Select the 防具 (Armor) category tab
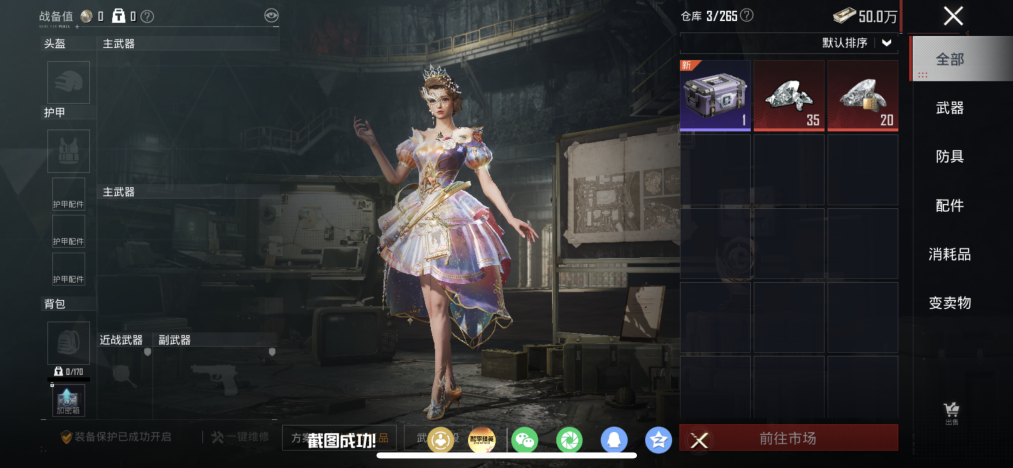This screenshot has height=468, width=1013. point(949,157)
